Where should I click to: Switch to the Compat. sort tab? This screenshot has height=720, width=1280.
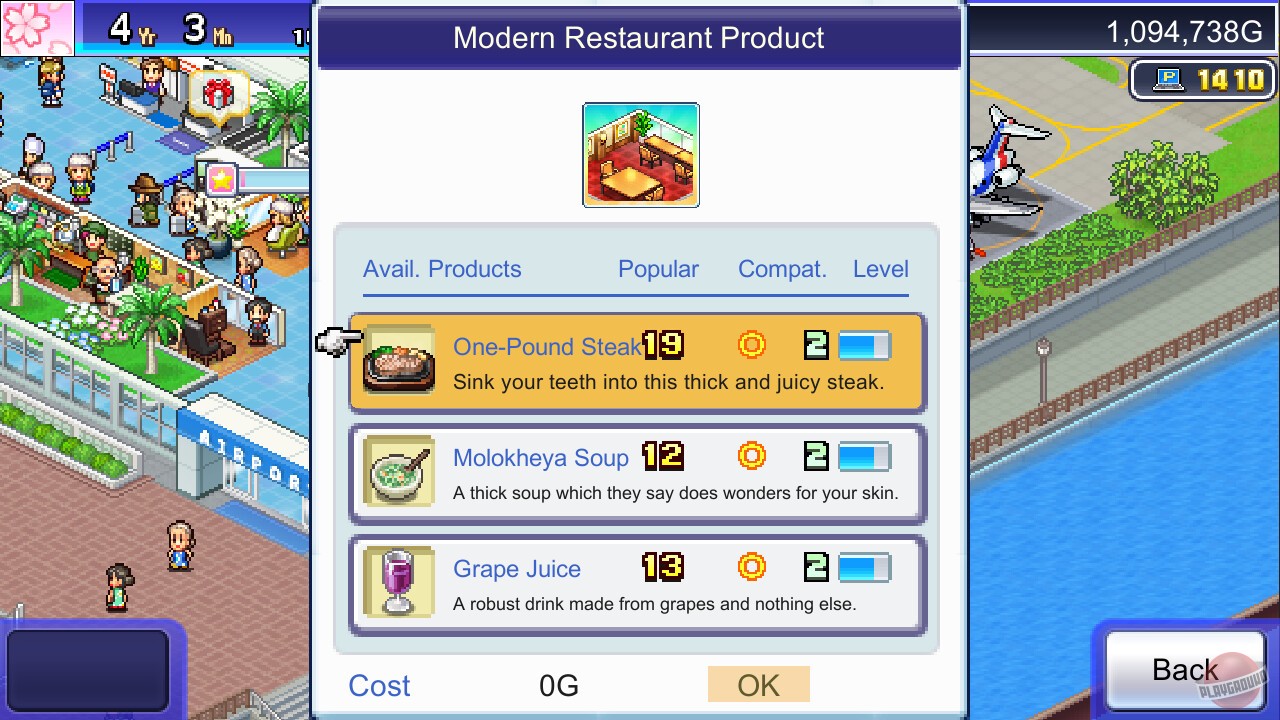point(783,269)
